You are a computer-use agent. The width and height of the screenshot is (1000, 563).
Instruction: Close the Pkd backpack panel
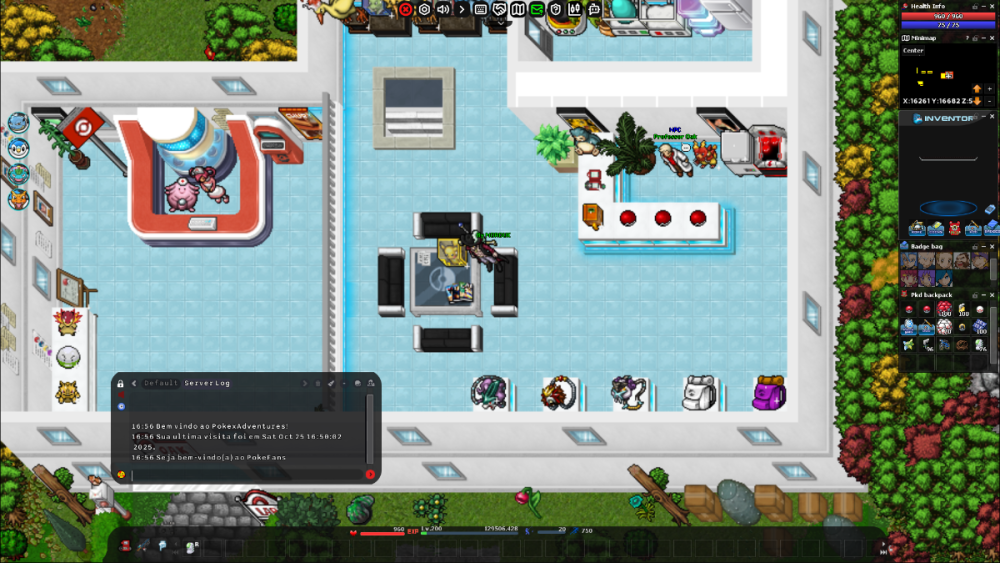[993, 295]
